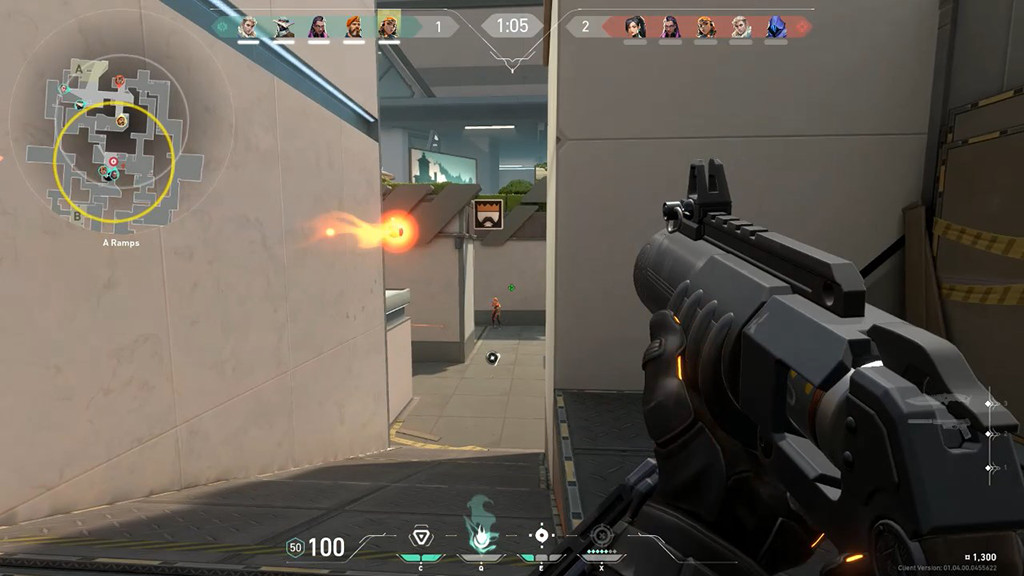This screenshot has height=576, width=1024.
Task: Click the highlighted yellow Raze portrait
Action: click(x=388, y=27)
